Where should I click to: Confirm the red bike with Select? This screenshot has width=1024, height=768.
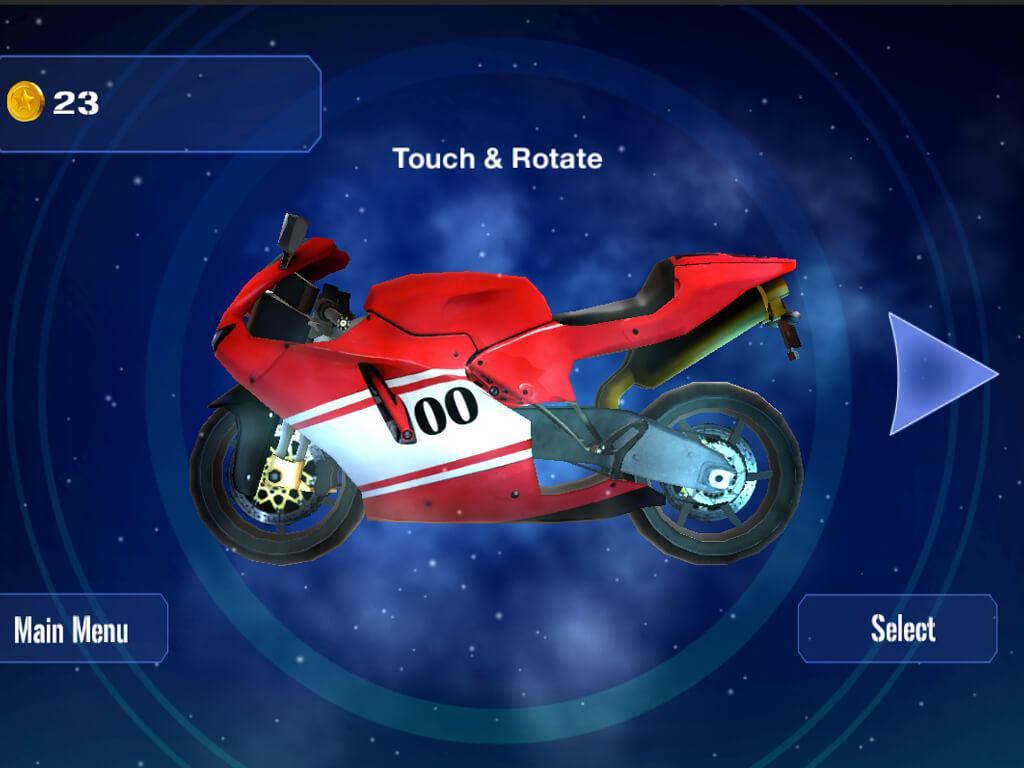pos(899,629)
